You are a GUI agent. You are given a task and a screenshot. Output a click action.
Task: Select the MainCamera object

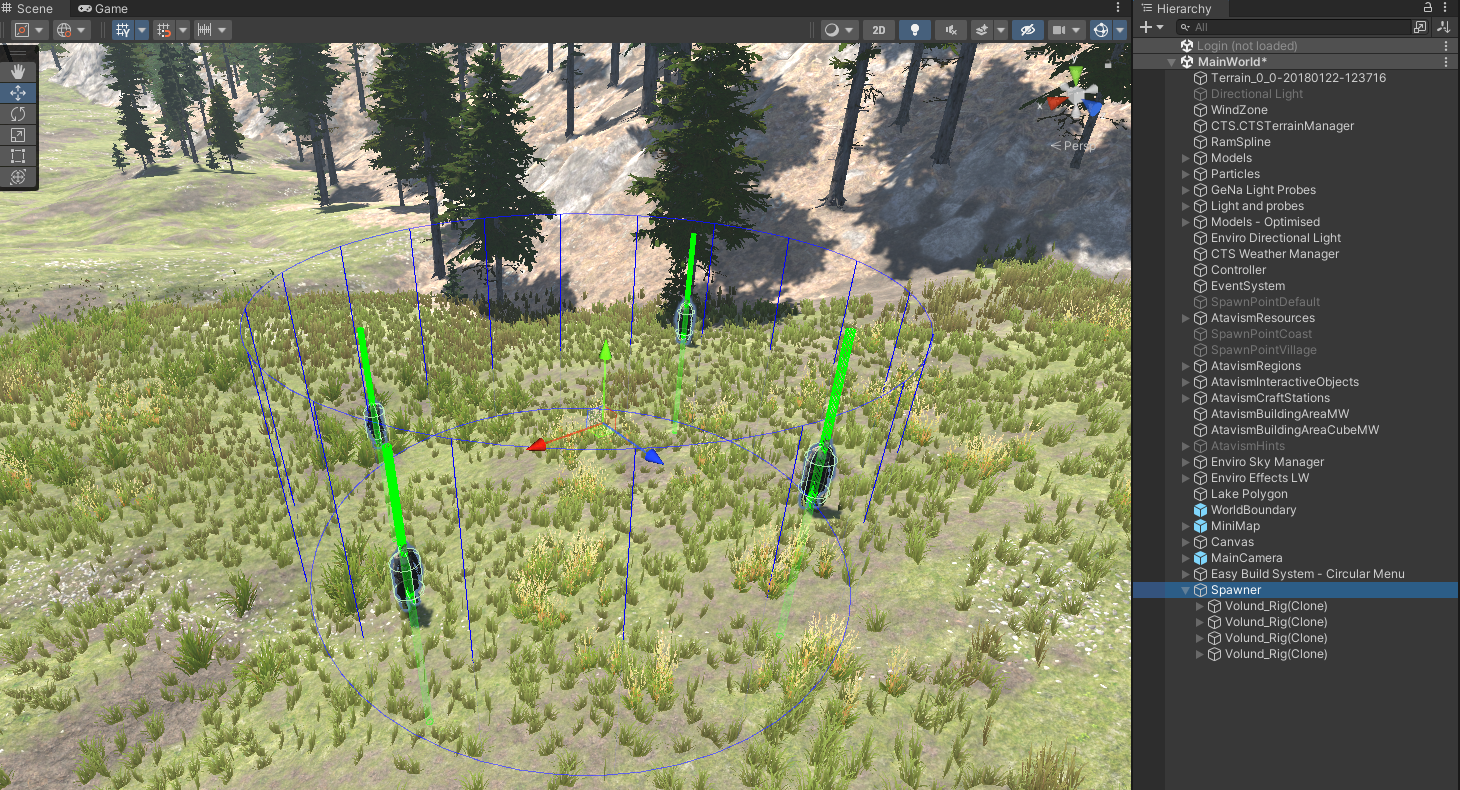[1246, 558]
